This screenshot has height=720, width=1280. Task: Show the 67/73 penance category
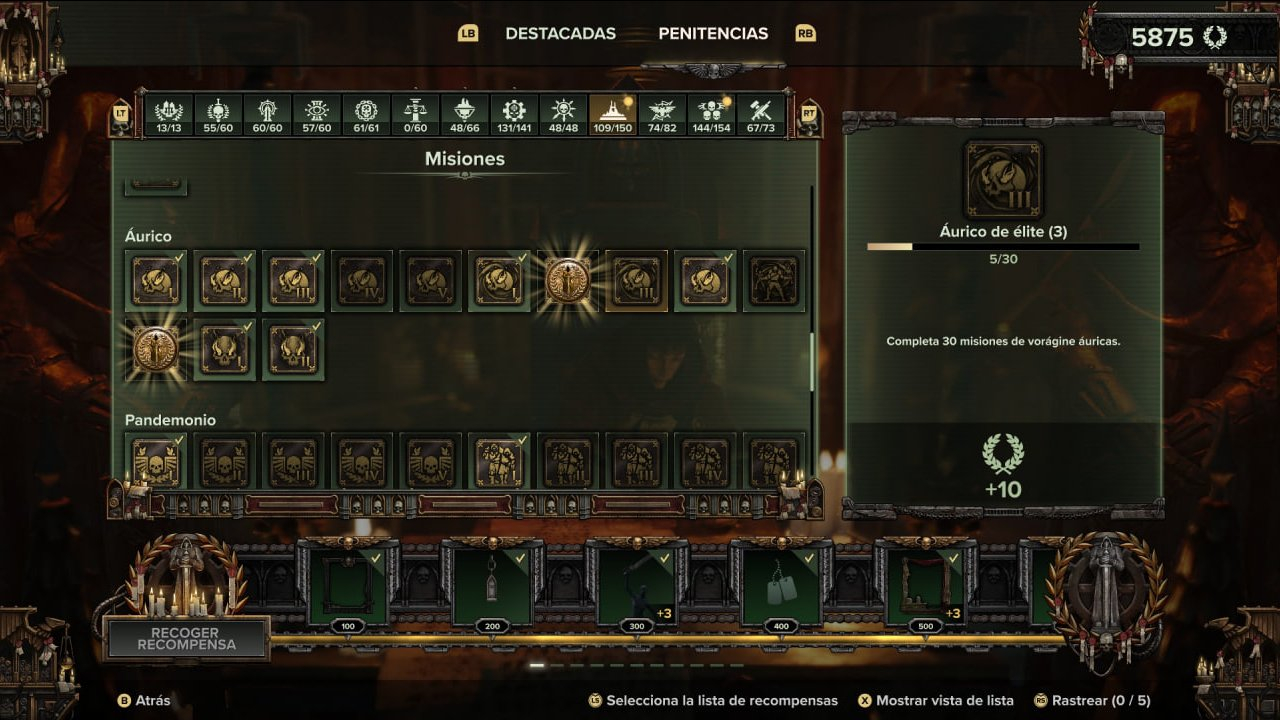760,115
